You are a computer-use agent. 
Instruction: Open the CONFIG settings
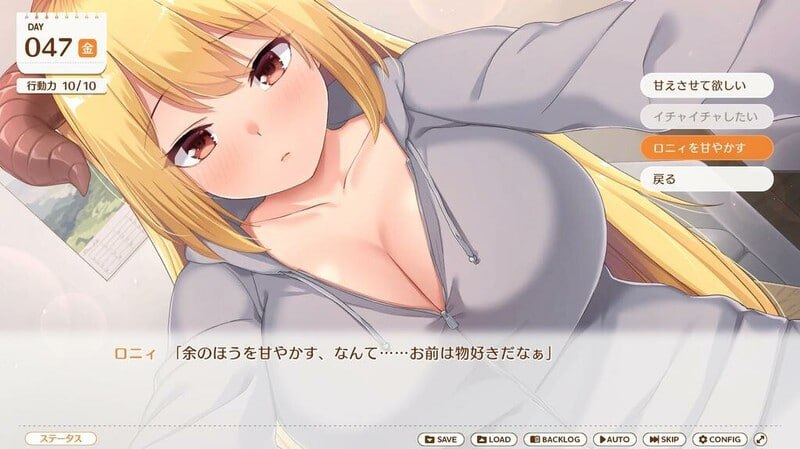(x=720, y=439)
